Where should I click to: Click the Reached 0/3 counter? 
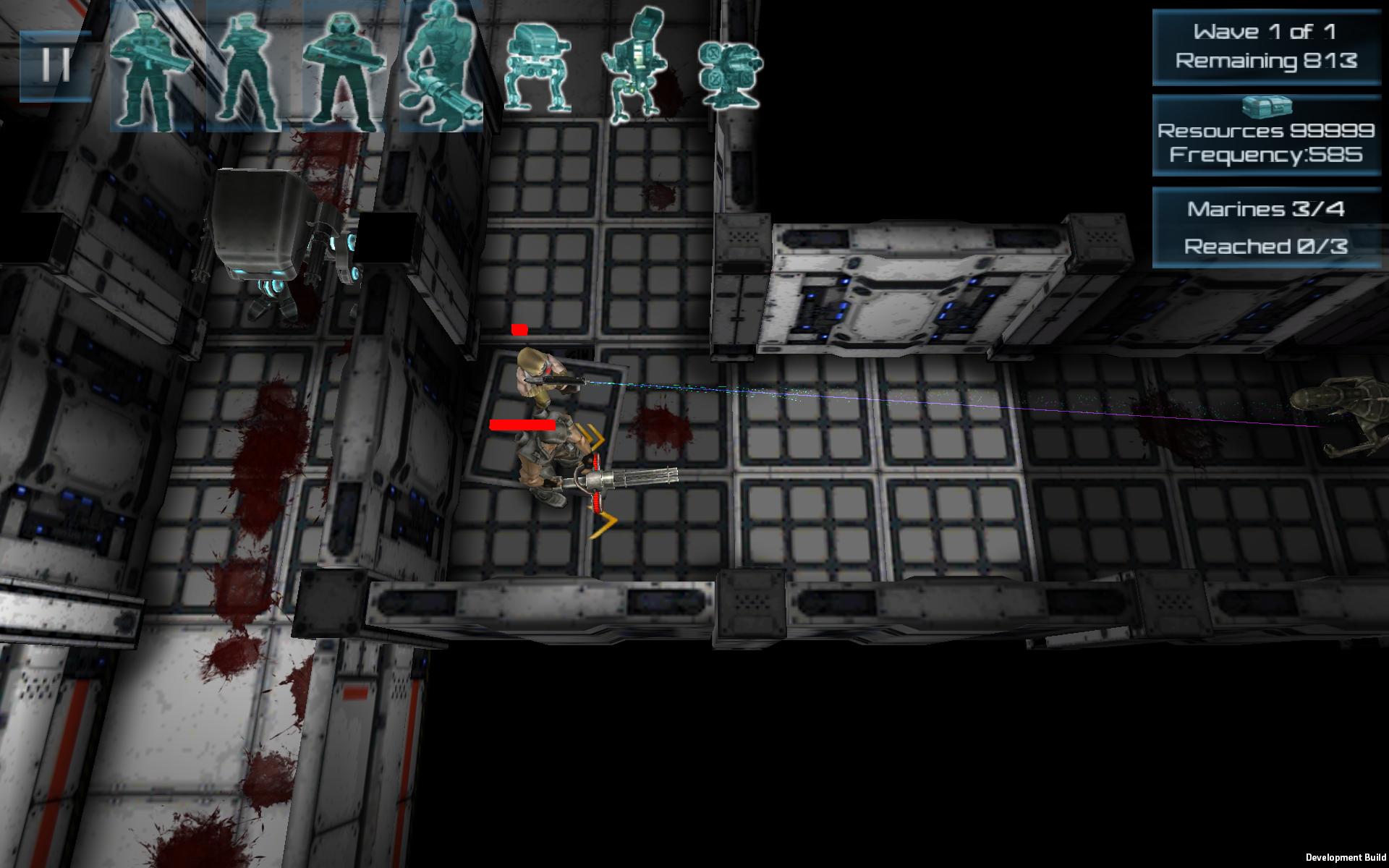tap(1266, 246)
